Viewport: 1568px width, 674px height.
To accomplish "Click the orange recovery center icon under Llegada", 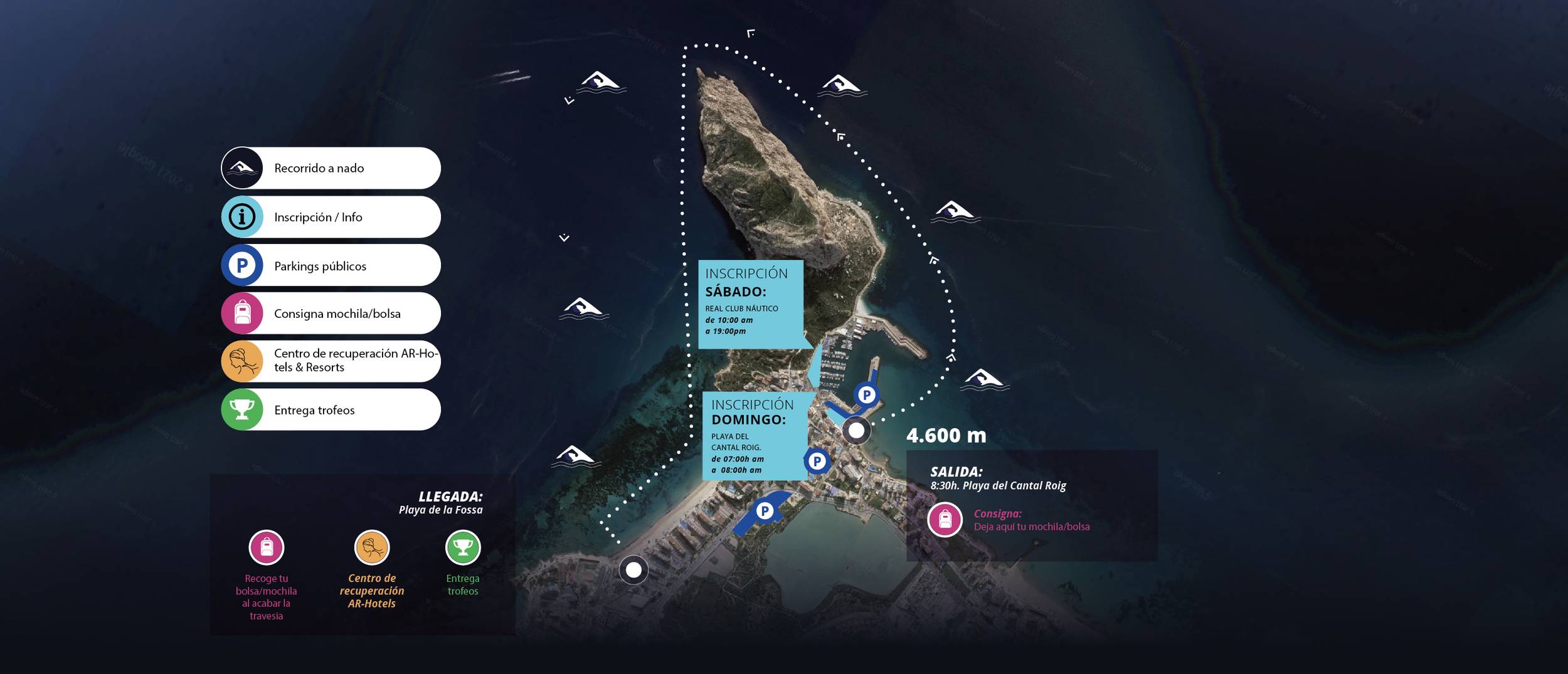I will tap(372, 547).
